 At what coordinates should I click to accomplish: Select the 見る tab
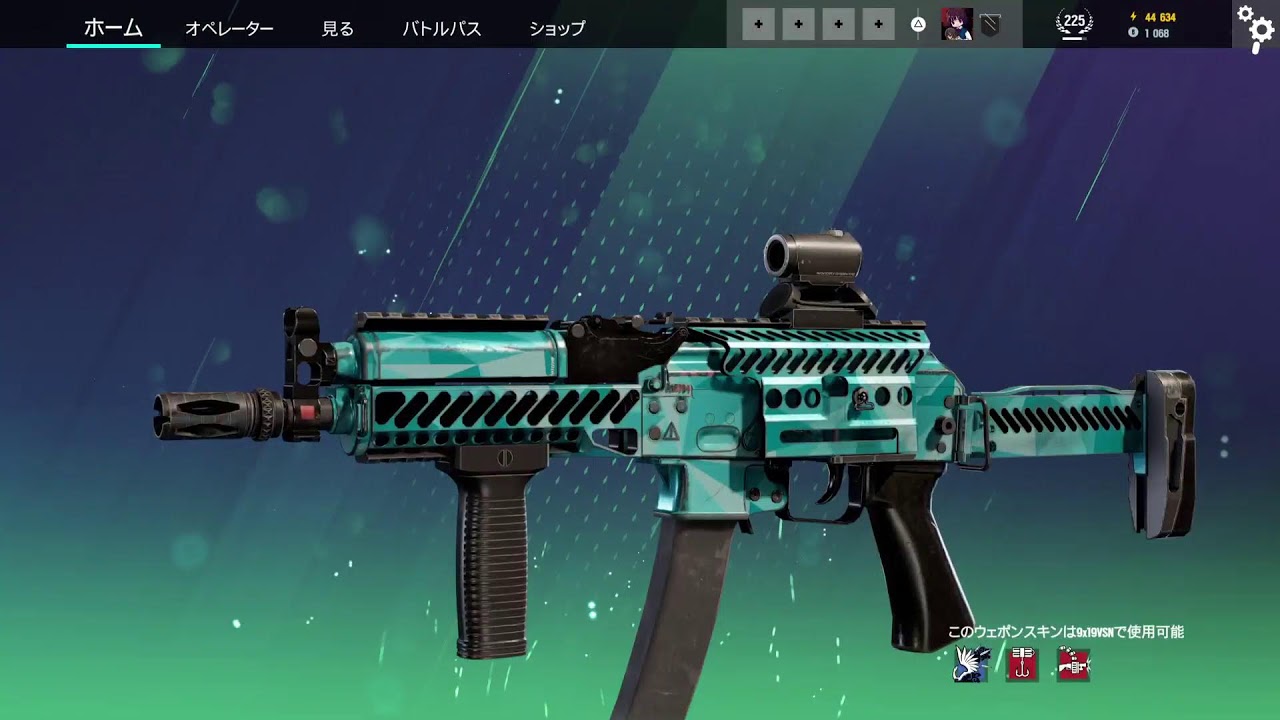[x=338, y=28]
